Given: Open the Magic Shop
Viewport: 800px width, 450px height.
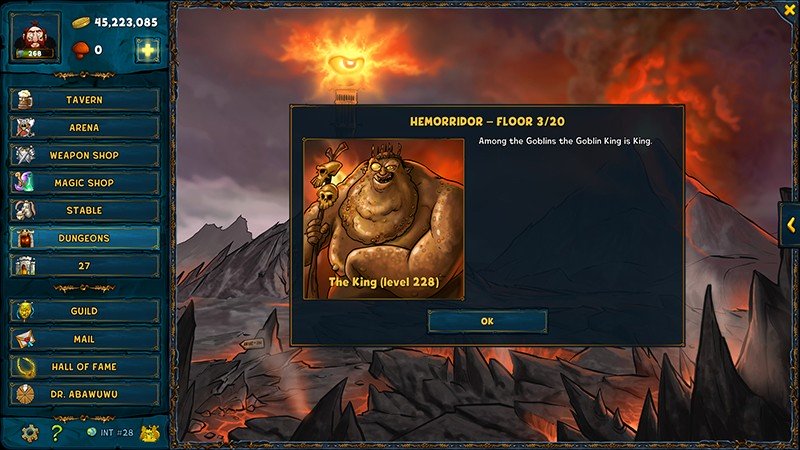Looking at the screenshot, I should tap(84, 183).
